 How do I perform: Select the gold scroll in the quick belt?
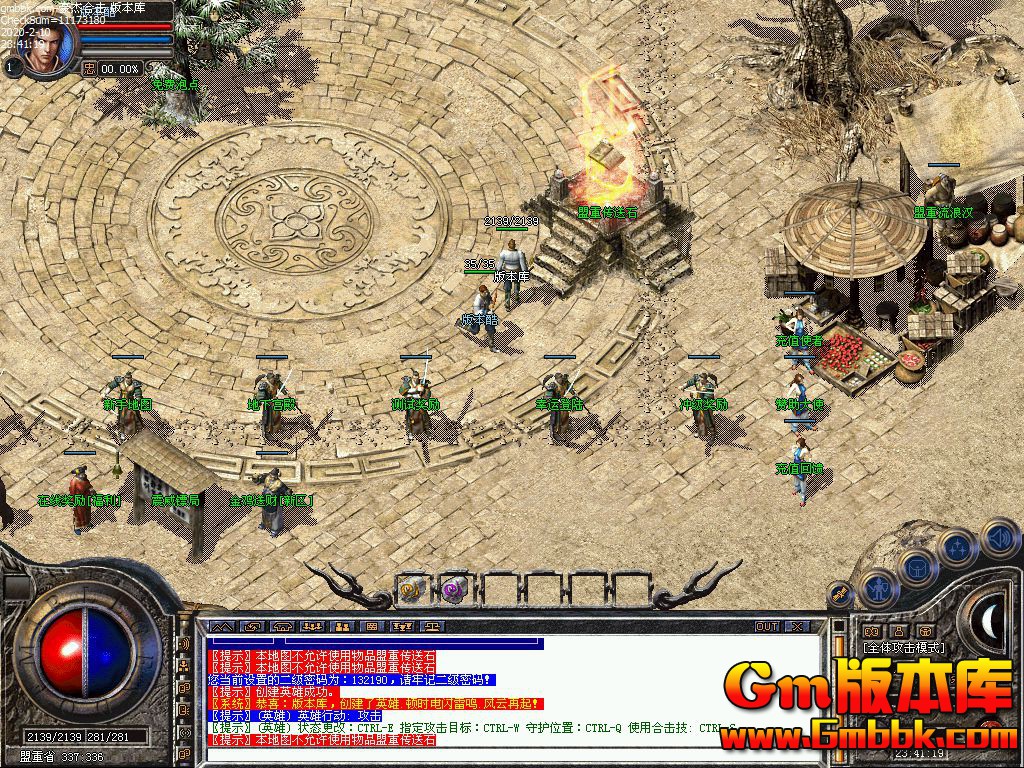412,589
